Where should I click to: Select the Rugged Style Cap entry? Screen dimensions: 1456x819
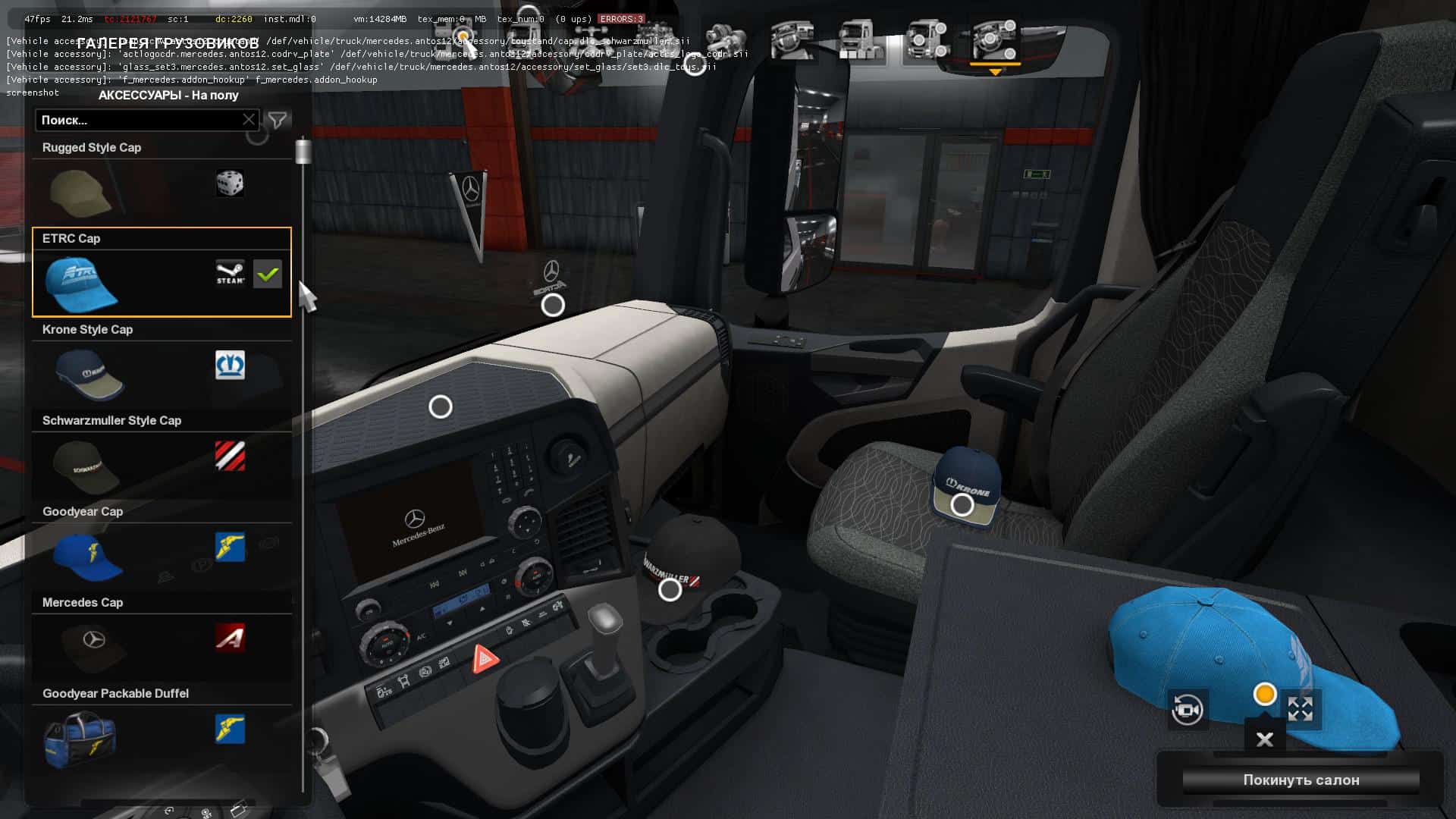(161, 180)
